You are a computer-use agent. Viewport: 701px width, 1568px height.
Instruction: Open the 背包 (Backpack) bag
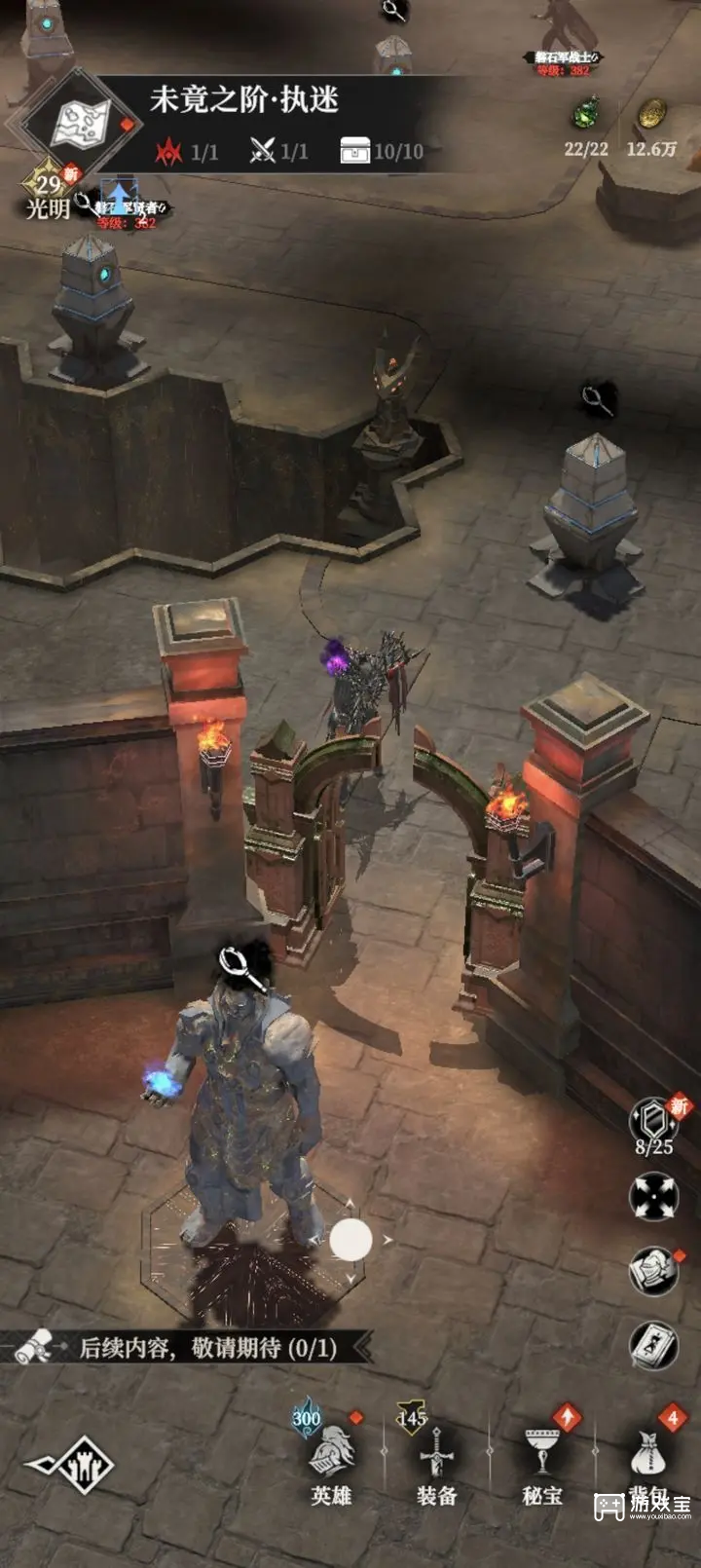pyautogui.click(x=647, y=1457)
